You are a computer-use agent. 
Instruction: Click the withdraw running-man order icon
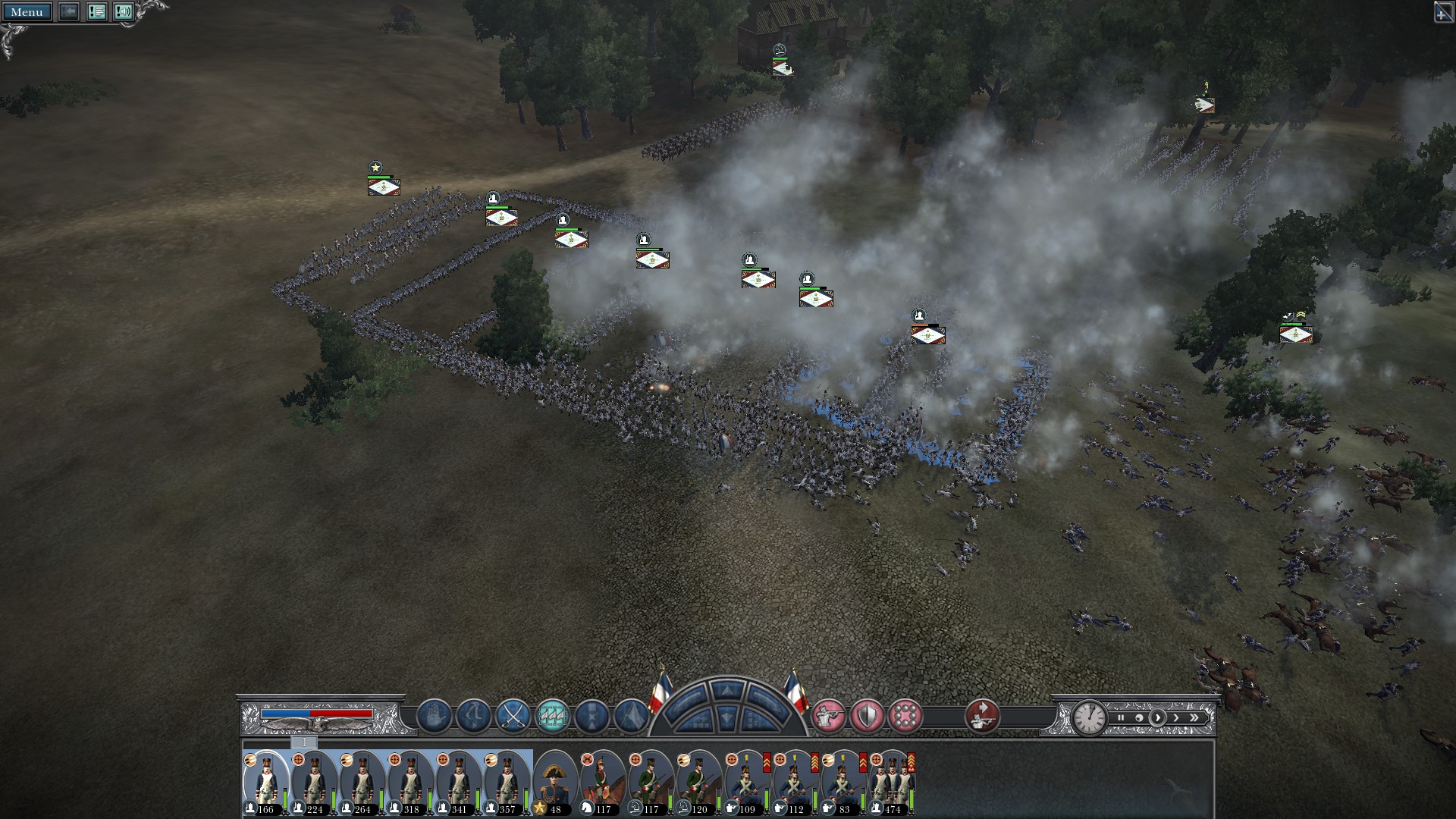472,717
